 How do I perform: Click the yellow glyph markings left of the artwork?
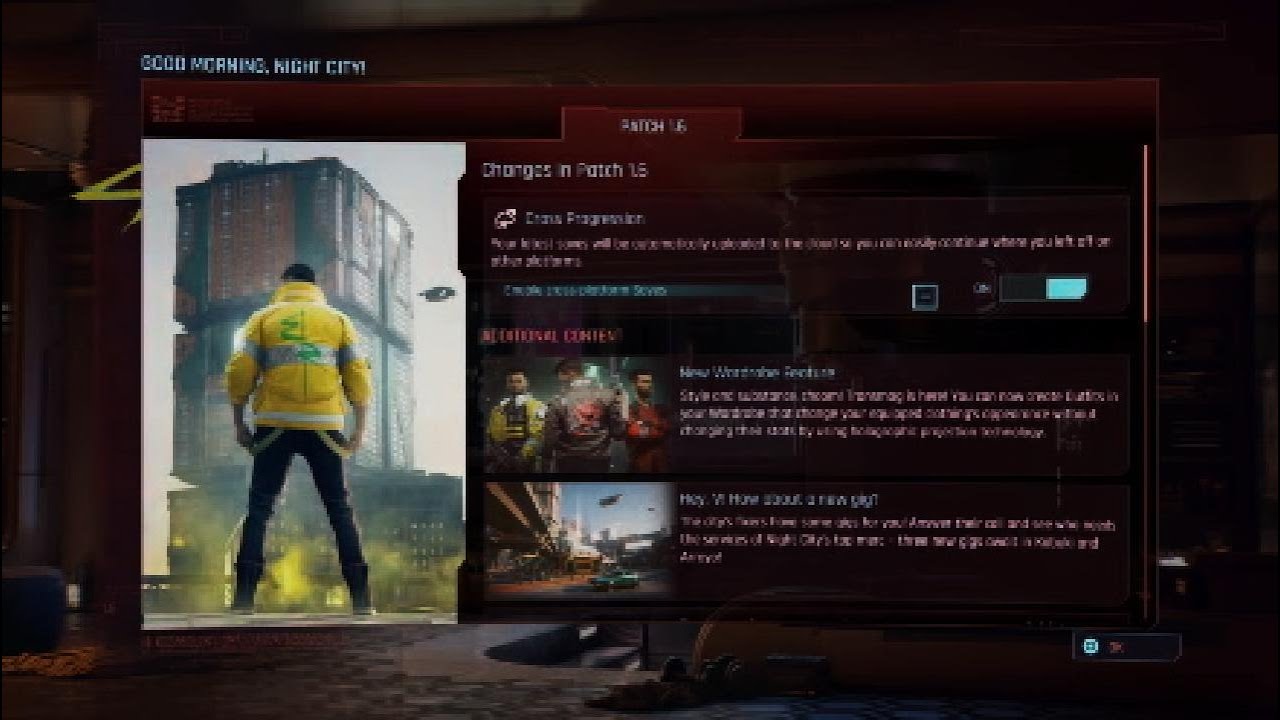[x=110, y=190]
